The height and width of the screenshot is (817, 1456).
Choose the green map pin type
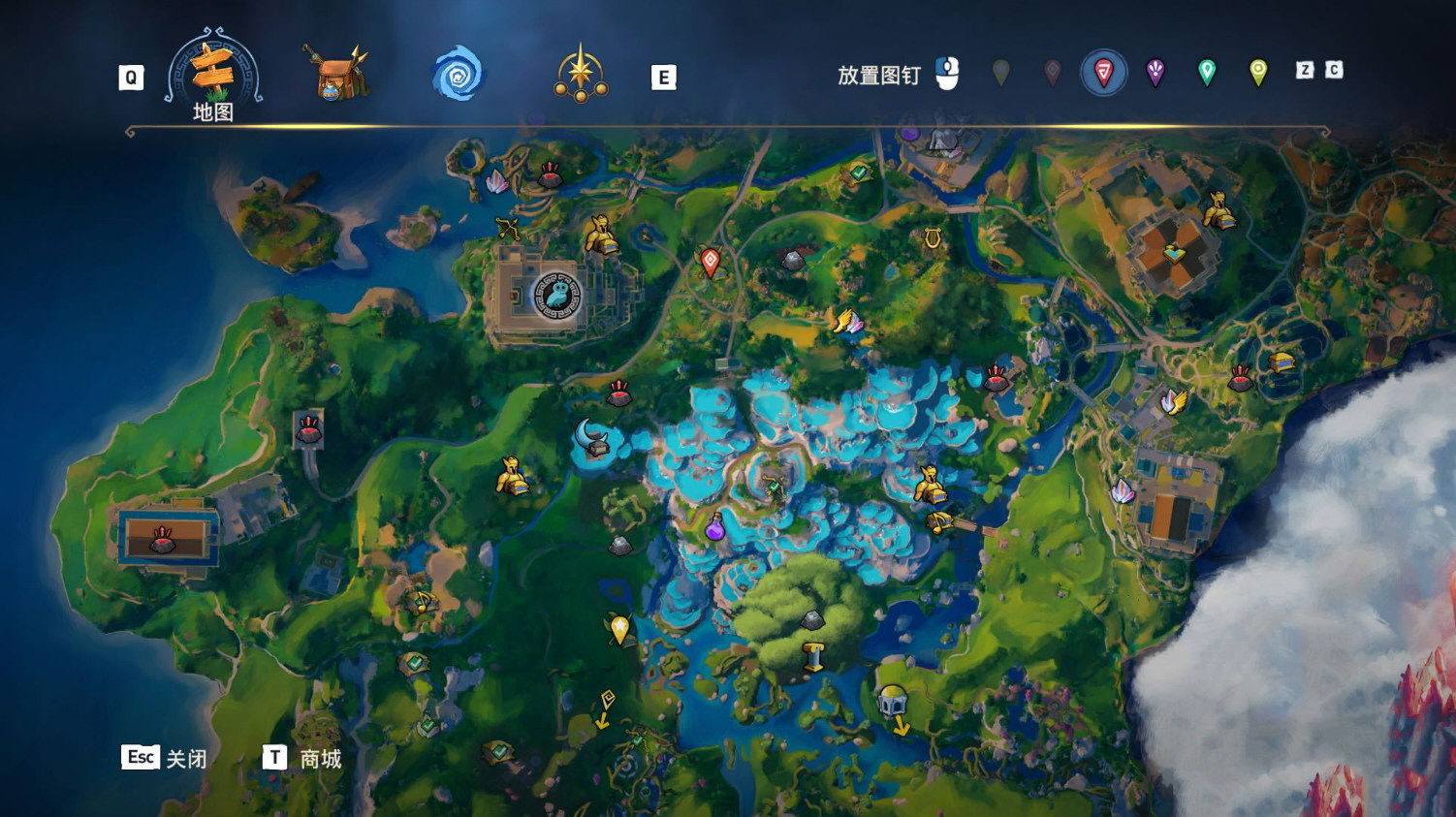click(x=1206, y=72)
